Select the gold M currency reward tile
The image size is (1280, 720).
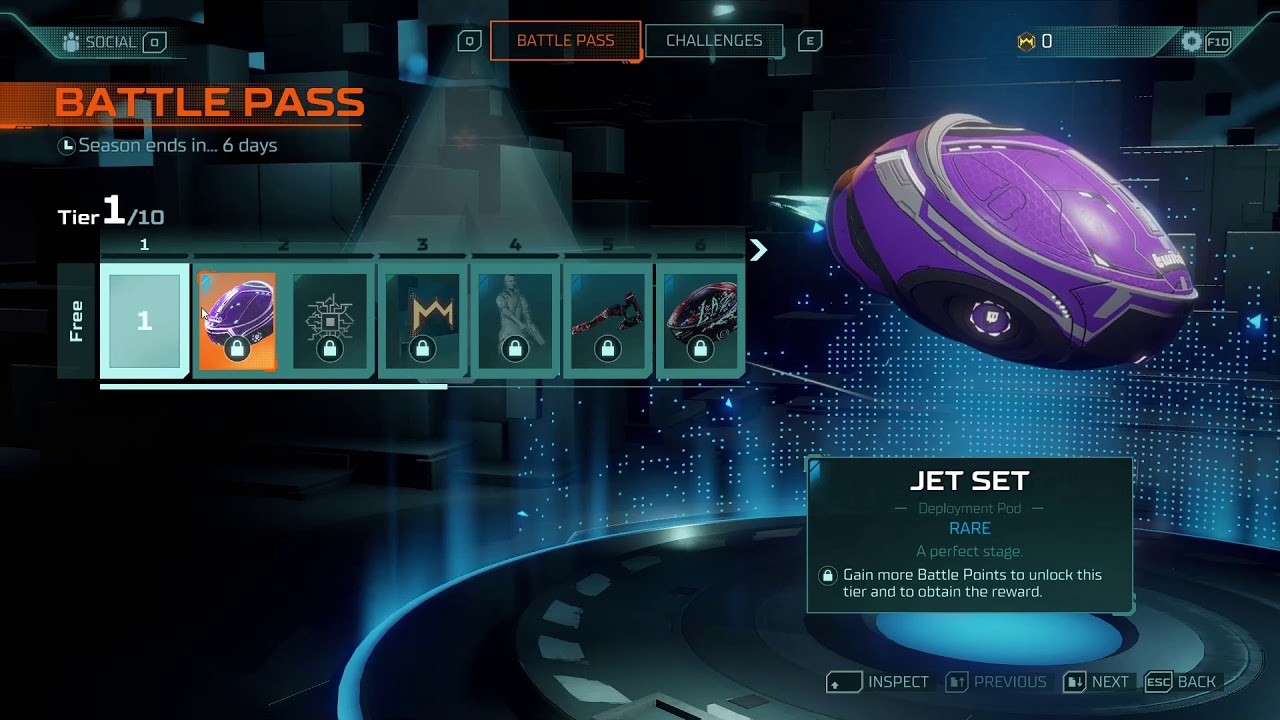(x=423, y=320)
